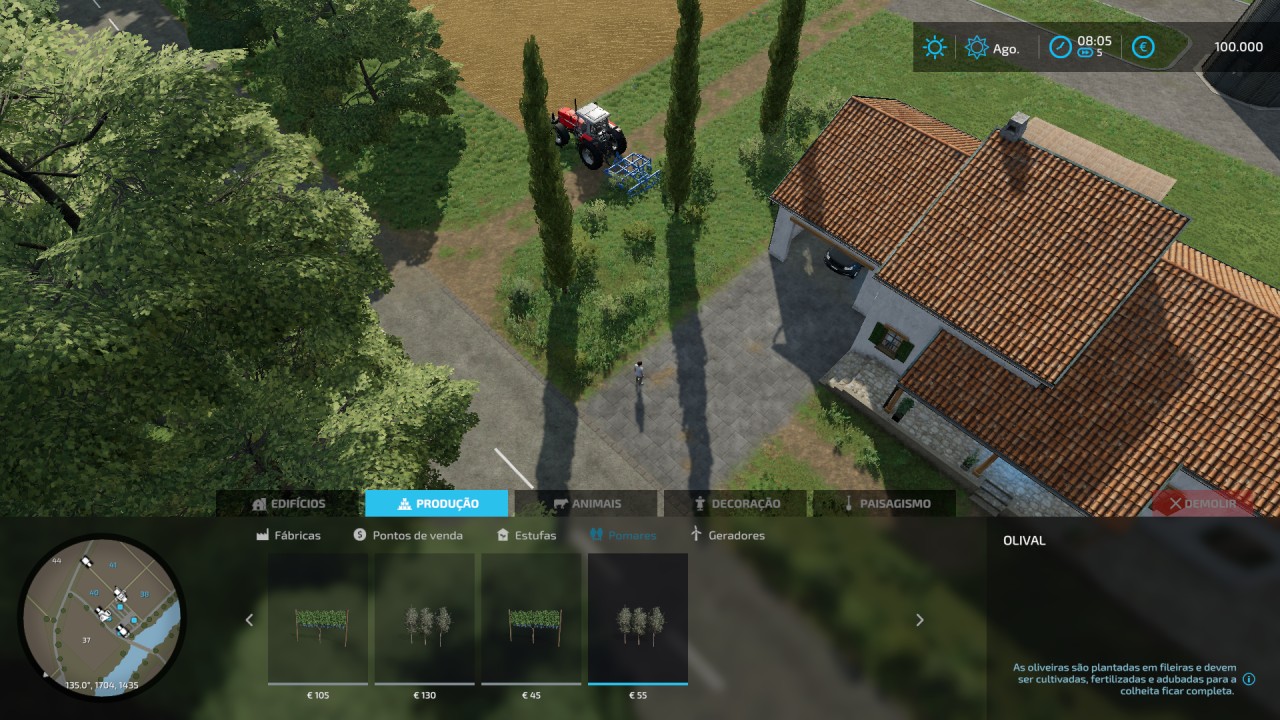Click the right arrow of the item list
1280x720 pixels.
(920, 620)
